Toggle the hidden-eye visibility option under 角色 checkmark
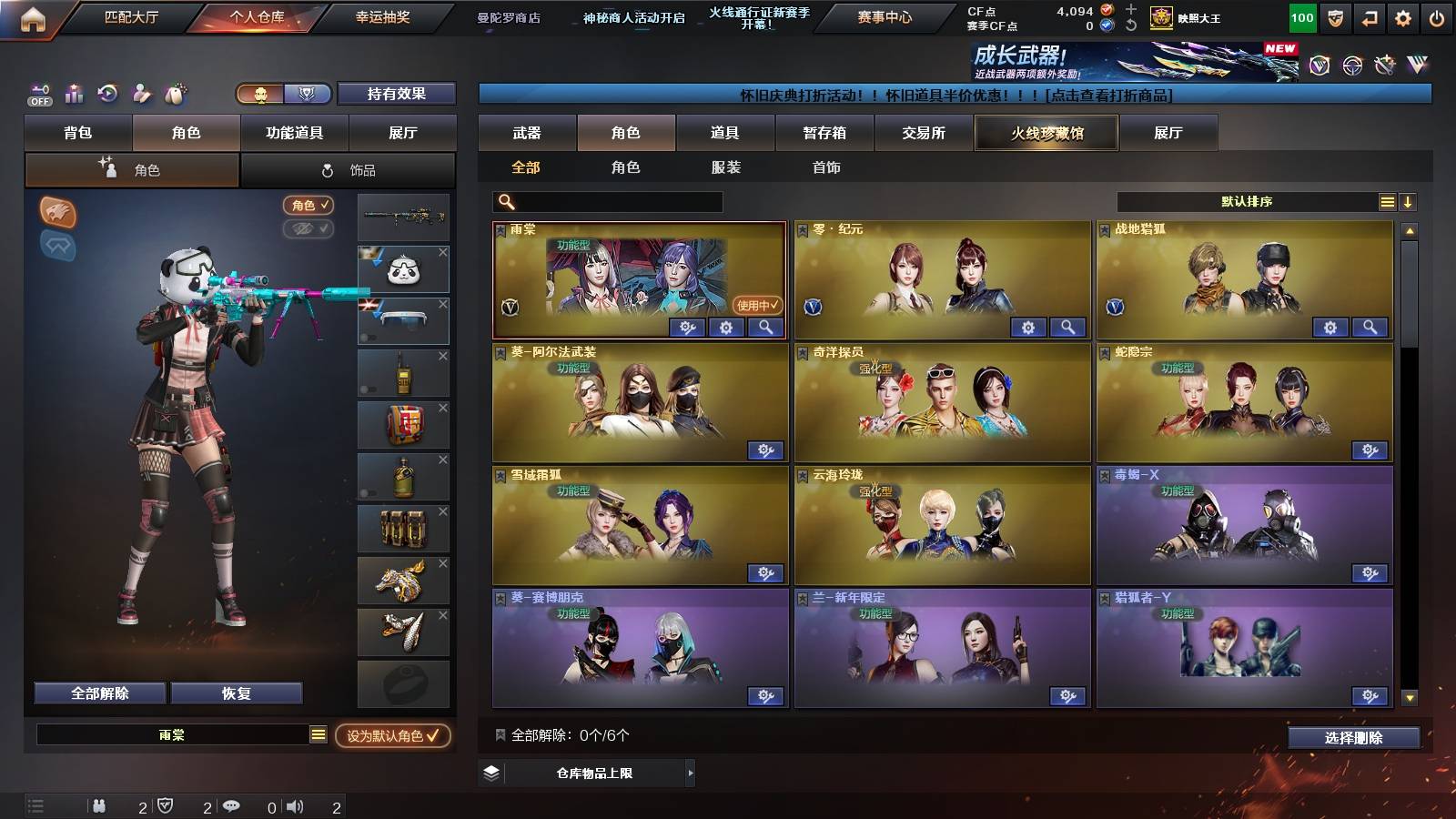Viewport: 1456px width, 819px height. click(x=308, y=228)
